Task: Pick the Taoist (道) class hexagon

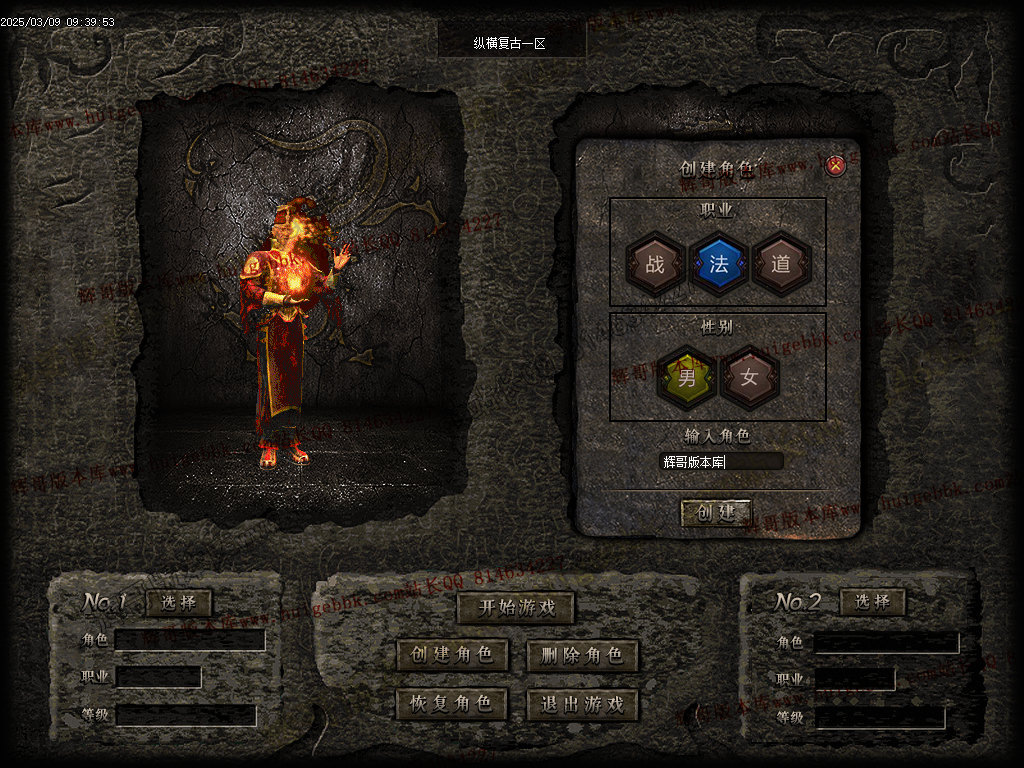Action: 781,264
